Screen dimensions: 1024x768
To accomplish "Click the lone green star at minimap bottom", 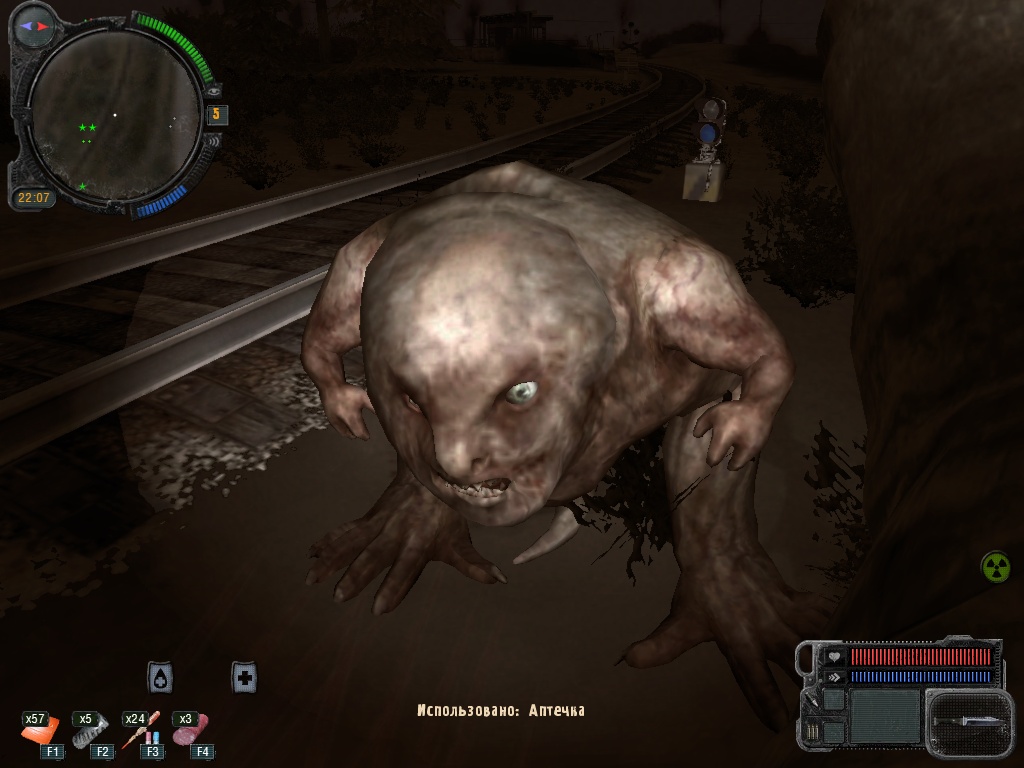I will 83,186.
